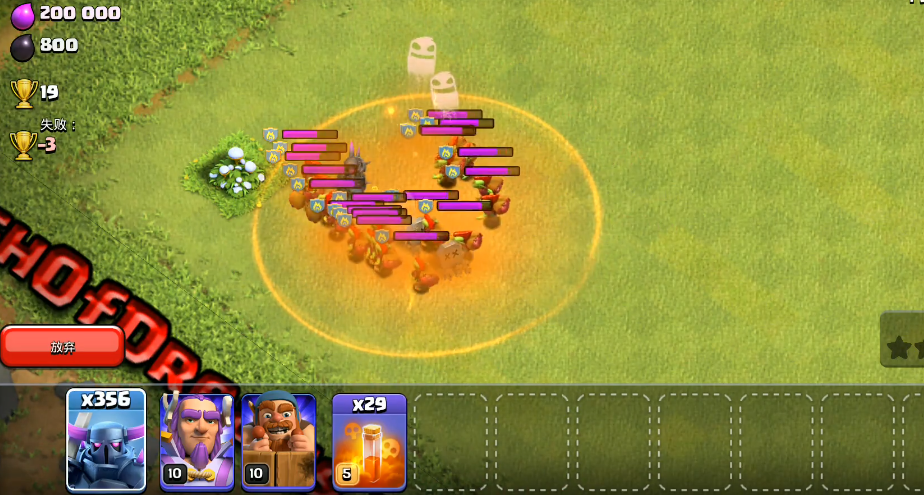This screenshot has height=495, width=924.
Task: Tap the red 放弃 surrender button
Action: tap(62, 346)
